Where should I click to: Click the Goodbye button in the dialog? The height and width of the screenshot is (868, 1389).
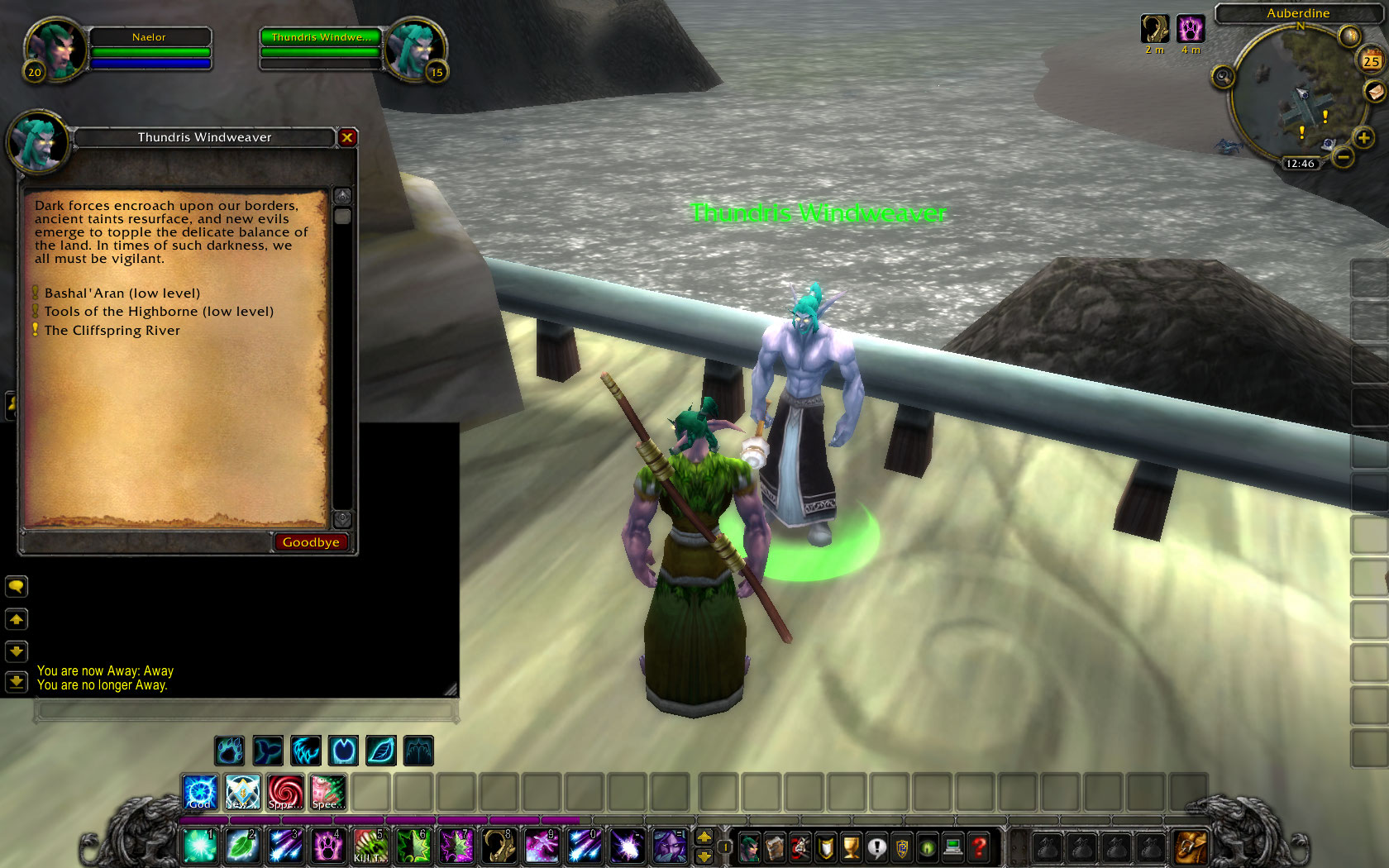click(311, 542)
